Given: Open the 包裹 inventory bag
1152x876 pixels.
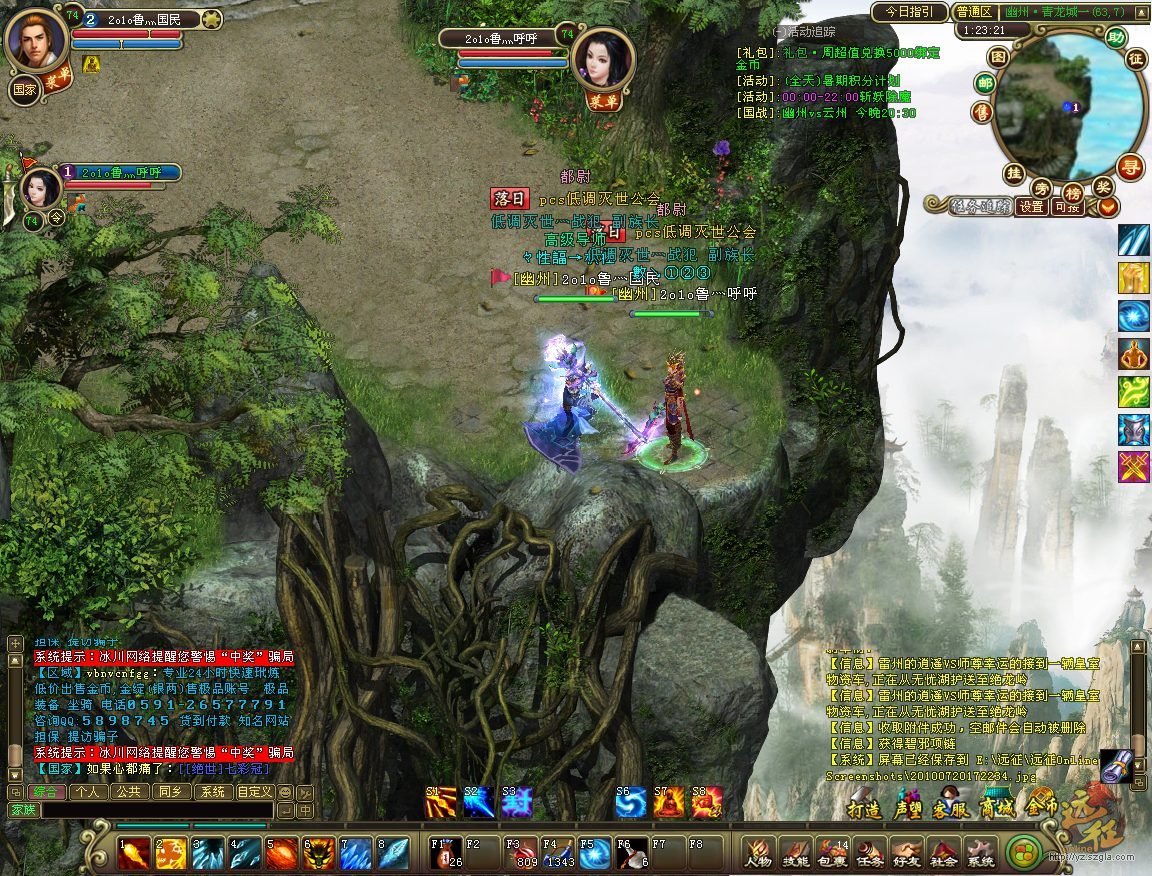Looking at the screenshot, I should (832, 853).
